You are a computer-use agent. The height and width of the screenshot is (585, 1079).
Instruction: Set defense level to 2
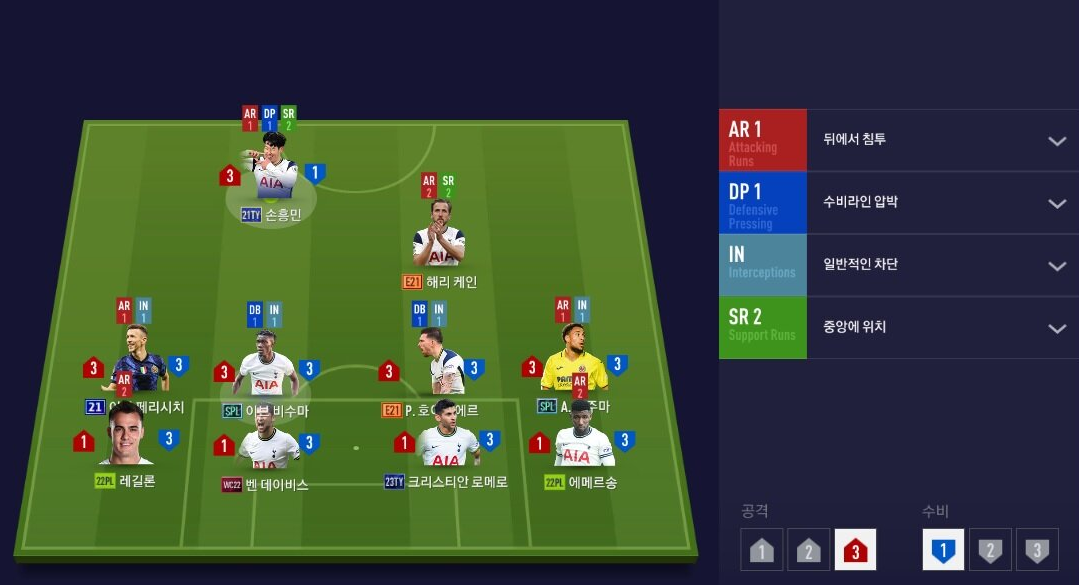coord(990,549)
